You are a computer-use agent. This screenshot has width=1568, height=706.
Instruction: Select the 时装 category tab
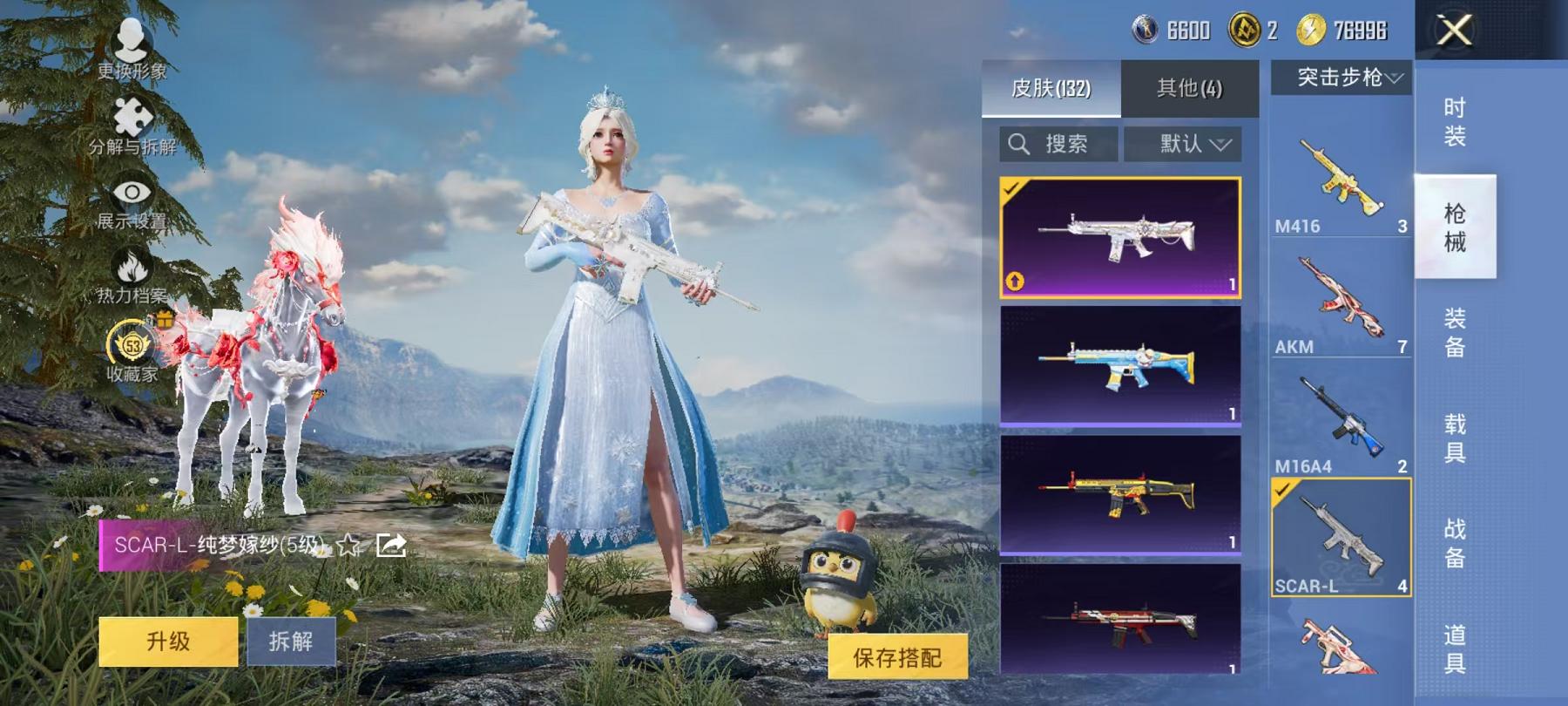pos(1456,120)
